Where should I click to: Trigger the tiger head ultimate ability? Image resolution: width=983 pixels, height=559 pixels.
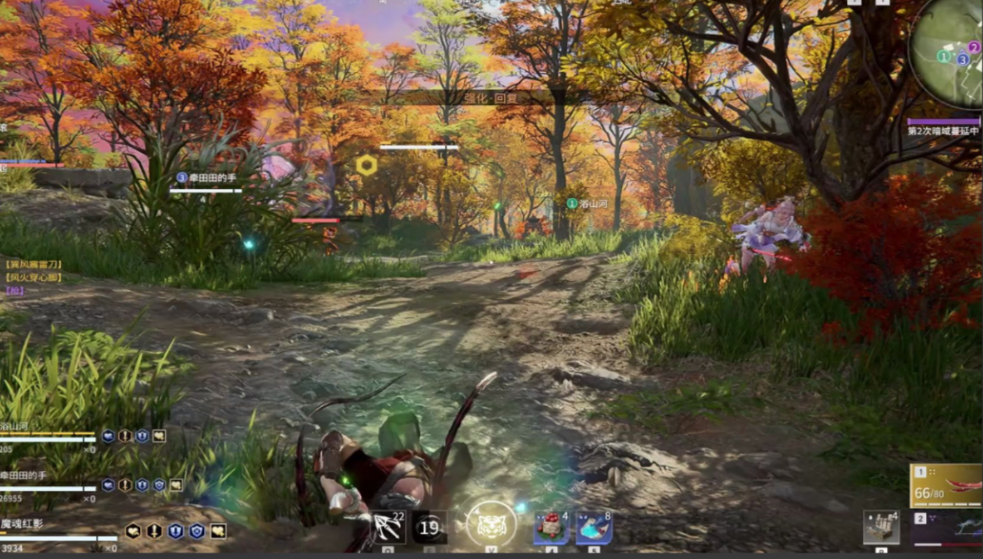[x=491, y=524]
